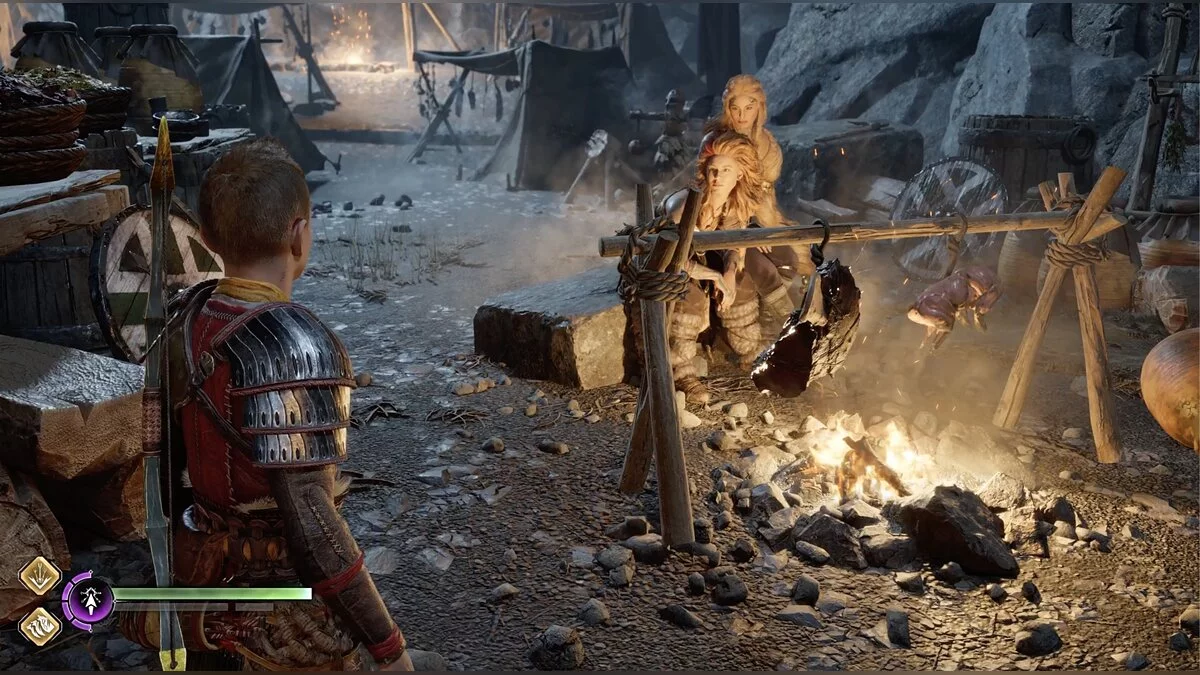Trigger the lower gold wolf ability
Viewport: 1200px width, 675px height.
pyautogui.click(x=40, y=626)
